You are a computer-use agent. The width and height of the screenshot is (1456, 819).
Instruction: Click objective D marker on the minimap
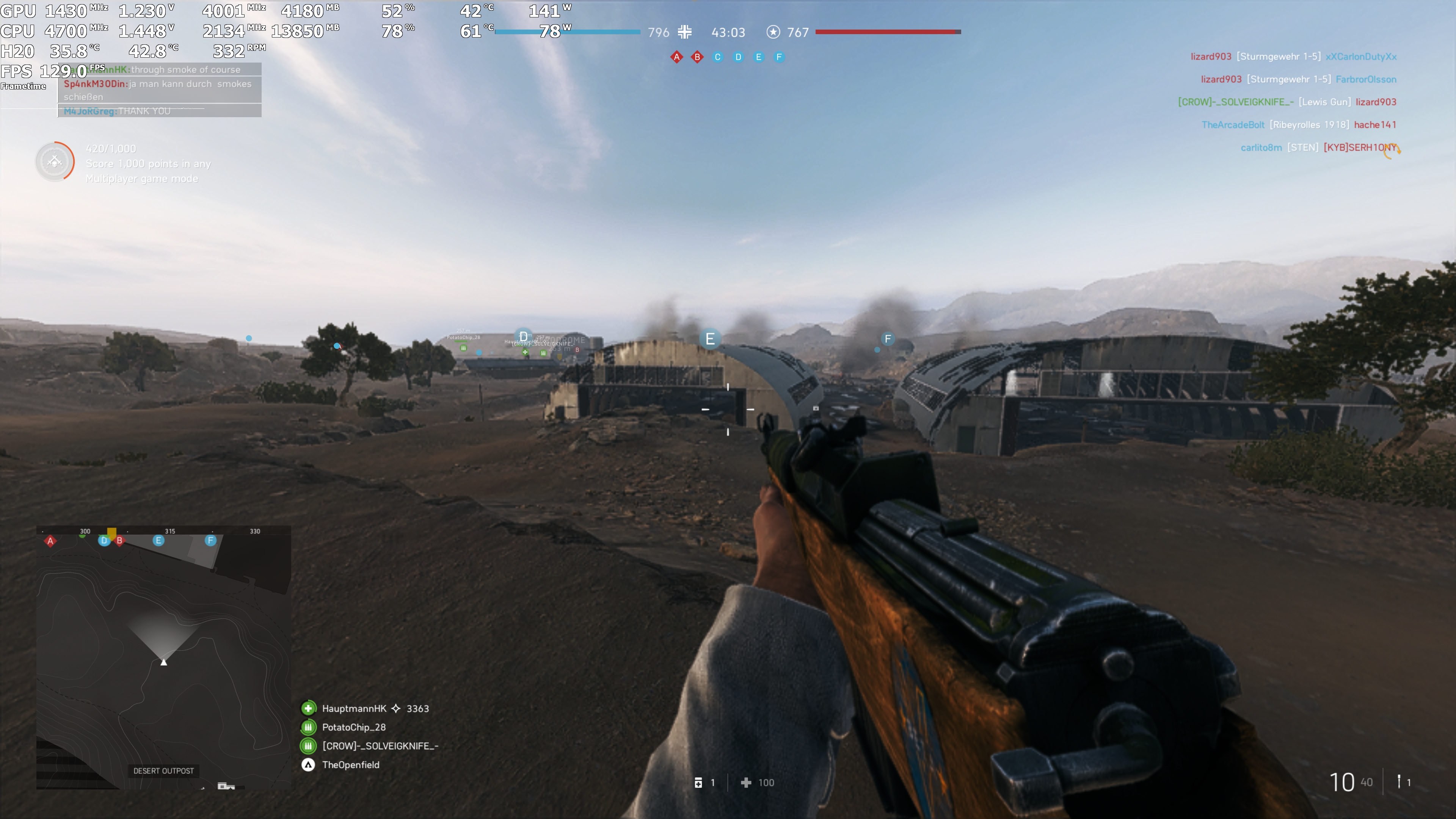pos(104,541)
